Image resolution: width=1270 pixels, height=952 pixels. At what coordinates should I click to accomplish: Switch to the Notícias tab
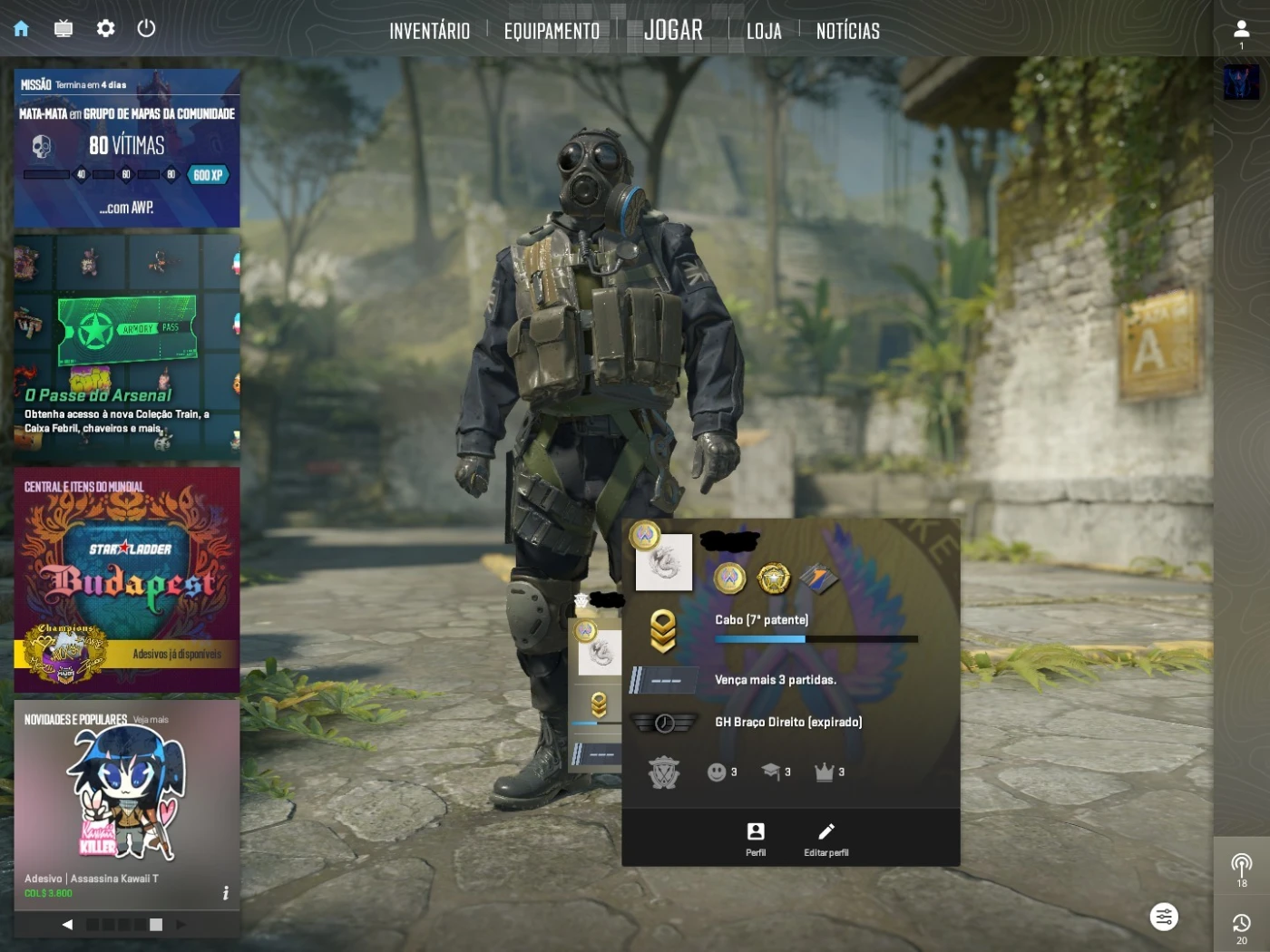point(847,31)
